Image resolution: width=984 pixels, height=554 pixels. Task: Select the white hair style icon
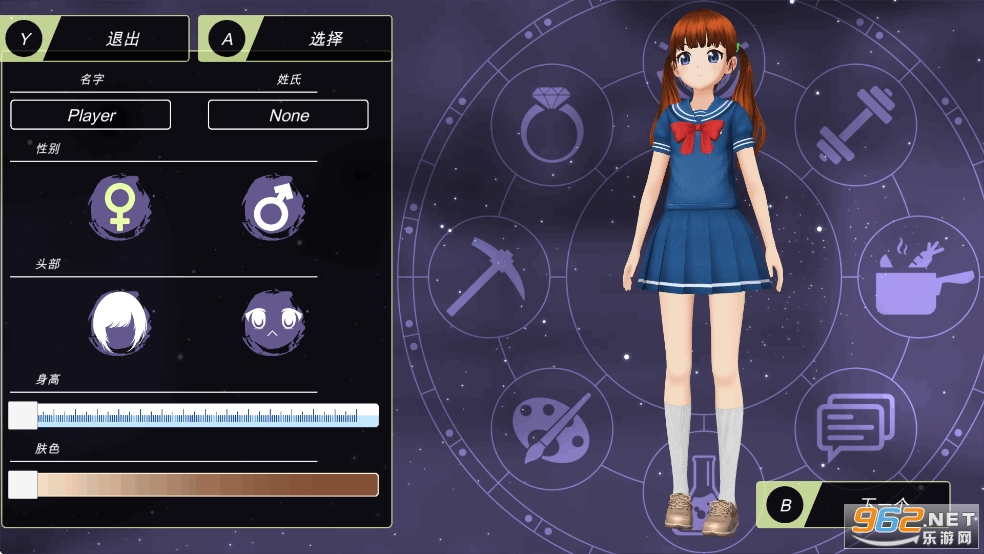[120, 322]
